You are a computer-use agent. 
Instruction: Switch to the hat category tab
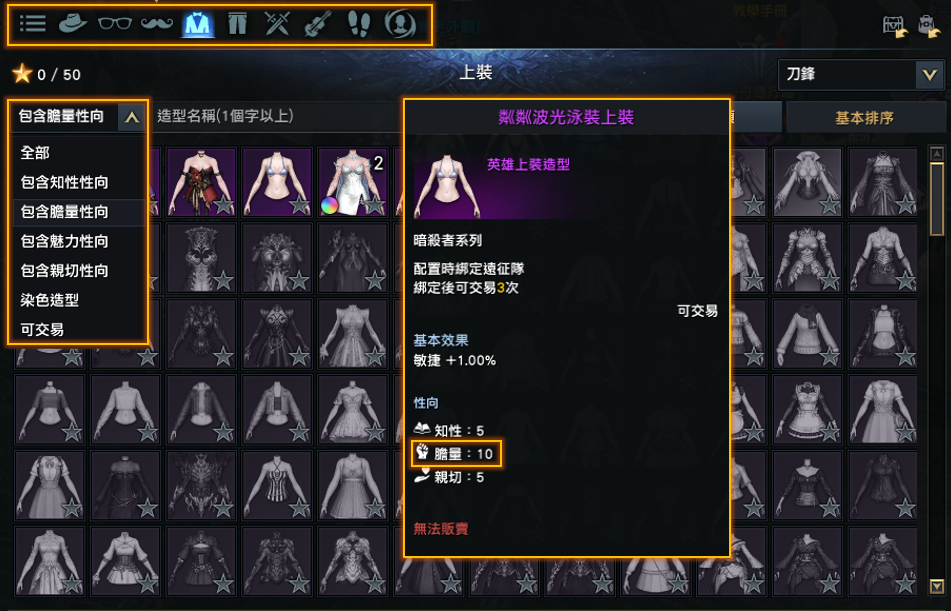point(73,24)
